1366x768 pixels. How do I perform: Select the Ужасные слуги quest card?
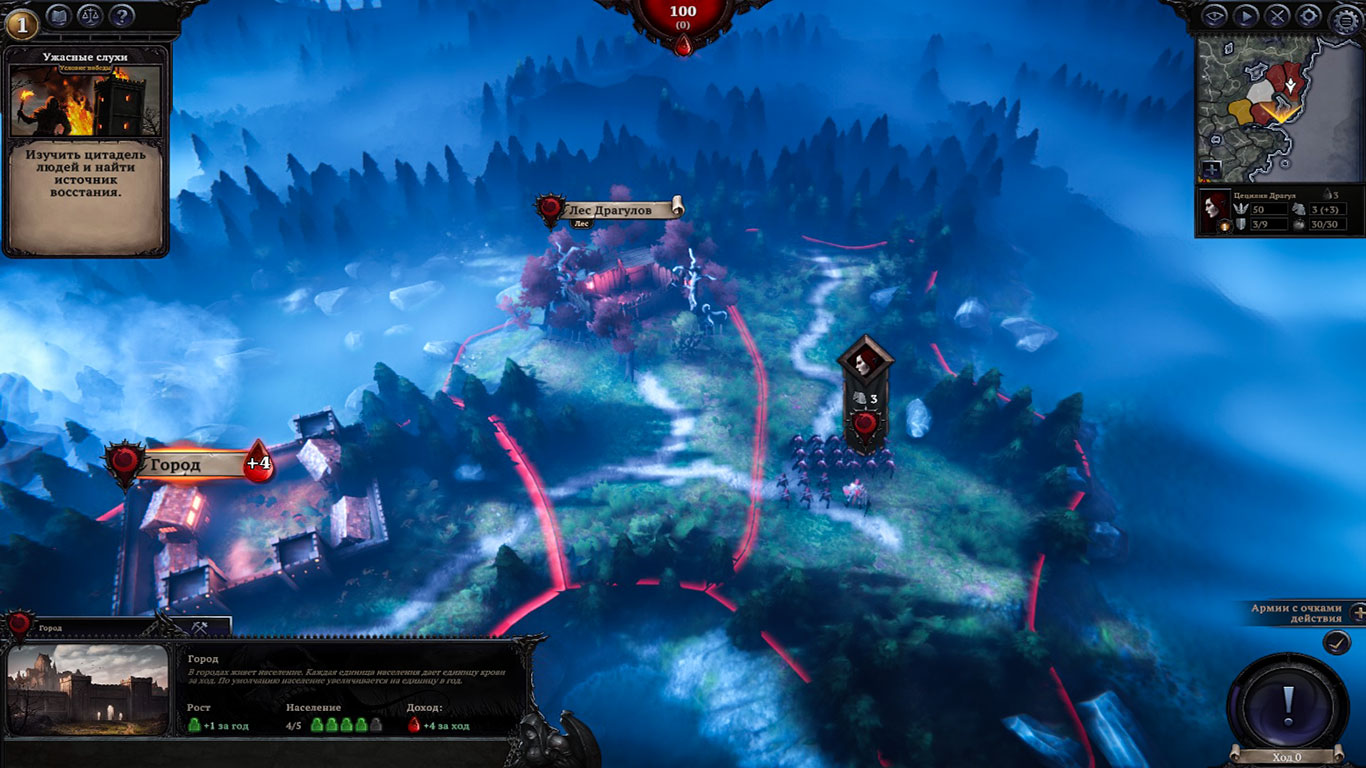pos(86,150)
